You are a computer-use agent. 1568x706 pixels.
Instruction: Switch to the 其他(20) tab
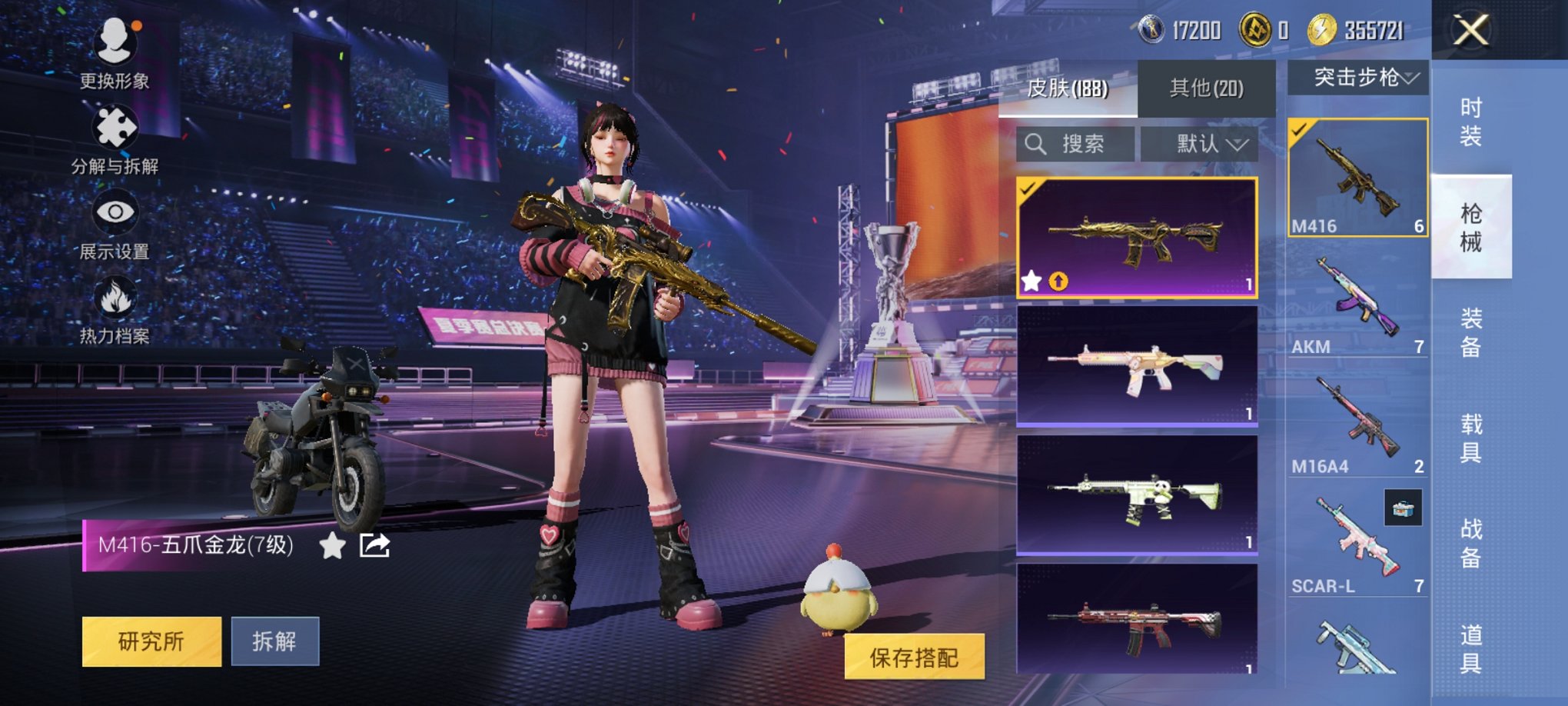click(x=1204, y=87)
